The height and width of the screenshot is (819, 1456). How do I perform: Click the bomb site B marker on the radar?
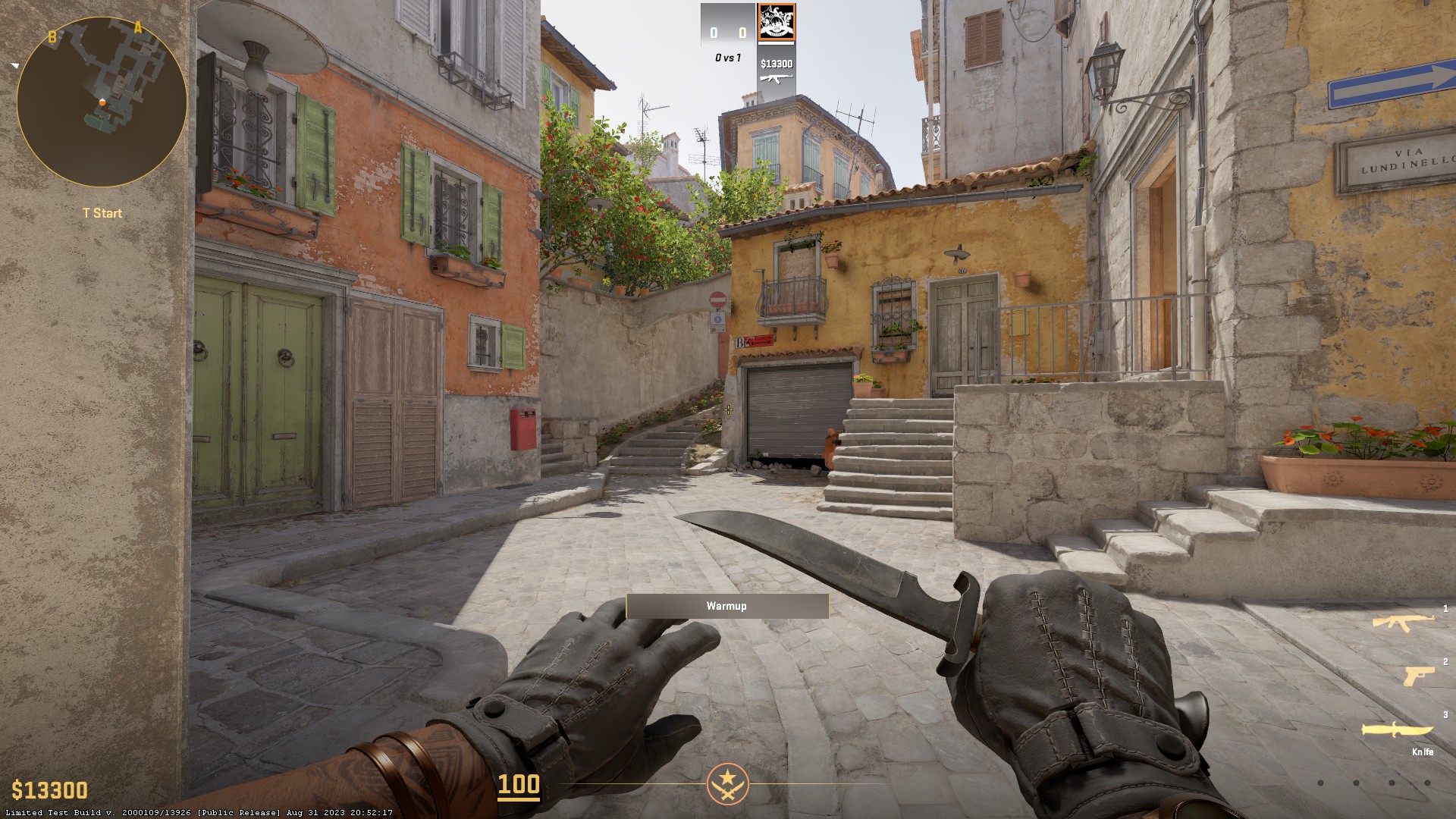(52, 36)
